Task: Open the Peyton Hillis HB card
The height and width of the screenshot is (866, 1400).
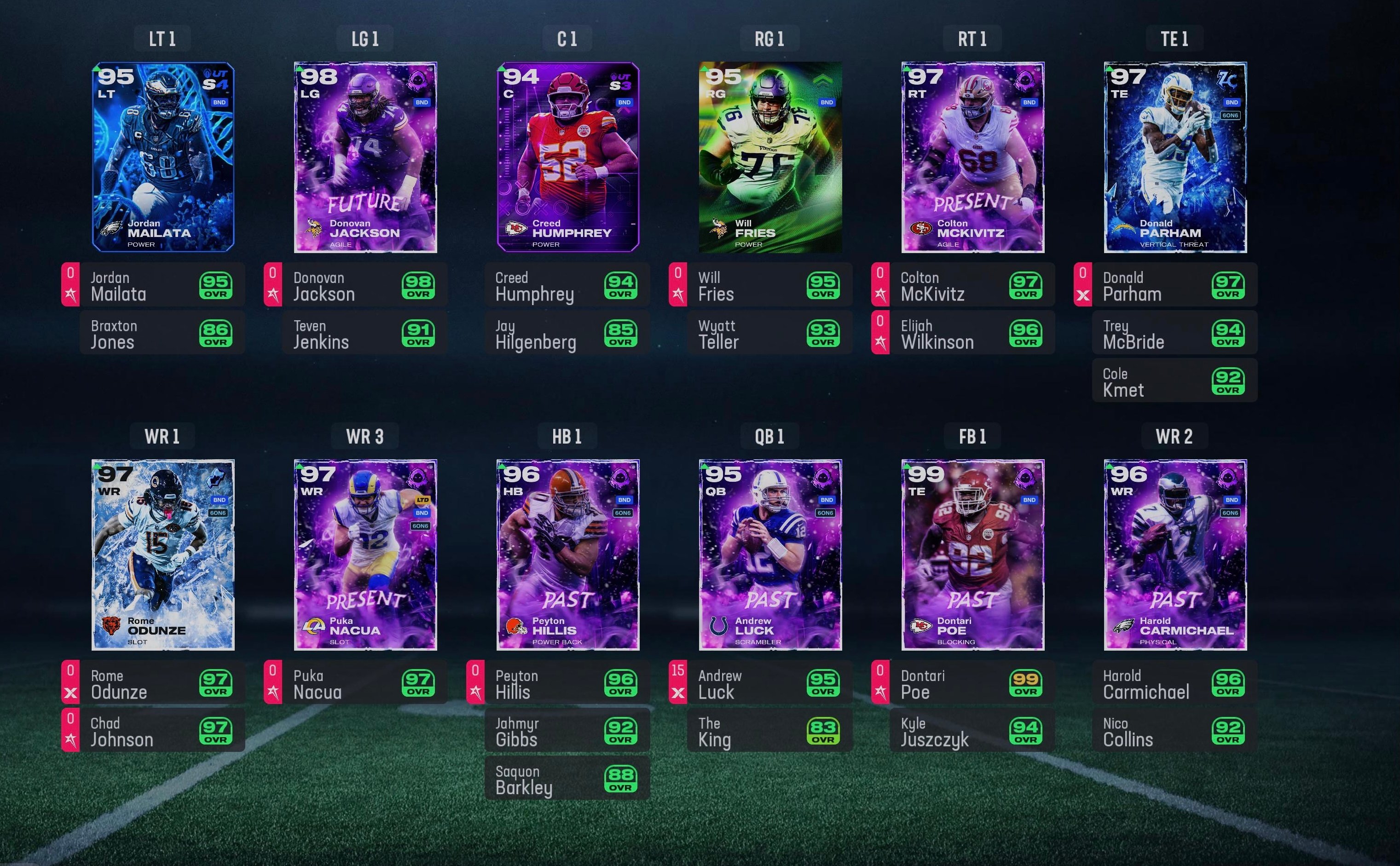Action: tap(567, 554)
